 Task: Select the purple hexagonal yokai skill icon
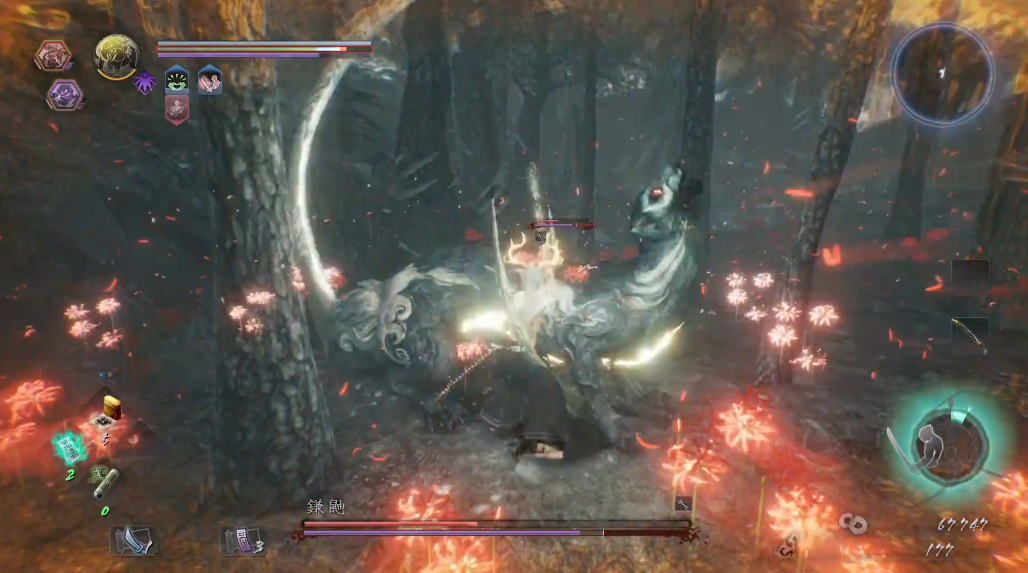point(64,94)
